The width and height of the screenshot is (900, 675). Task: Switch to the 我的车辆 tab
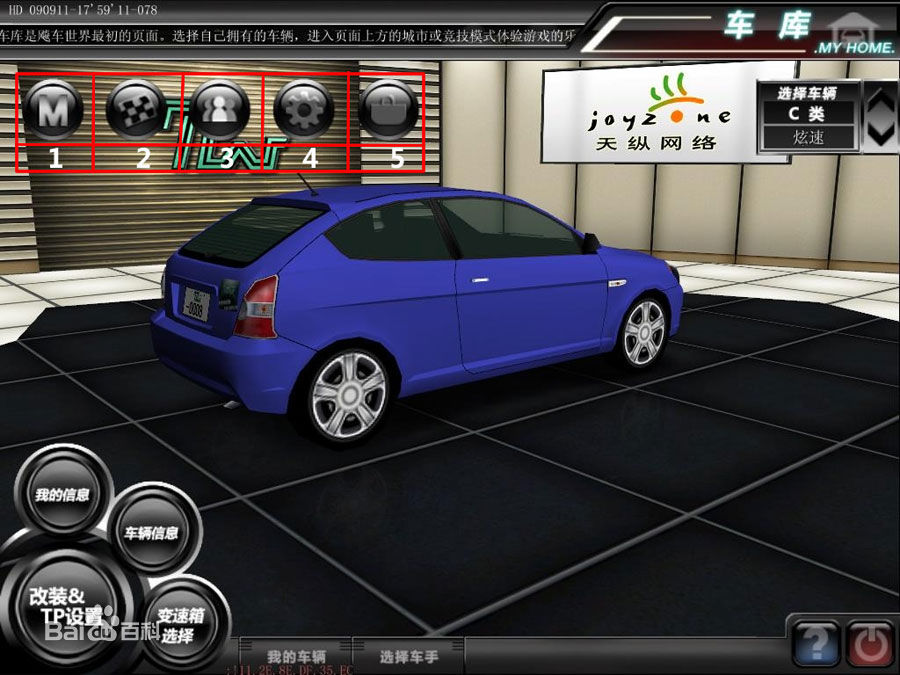296,656
